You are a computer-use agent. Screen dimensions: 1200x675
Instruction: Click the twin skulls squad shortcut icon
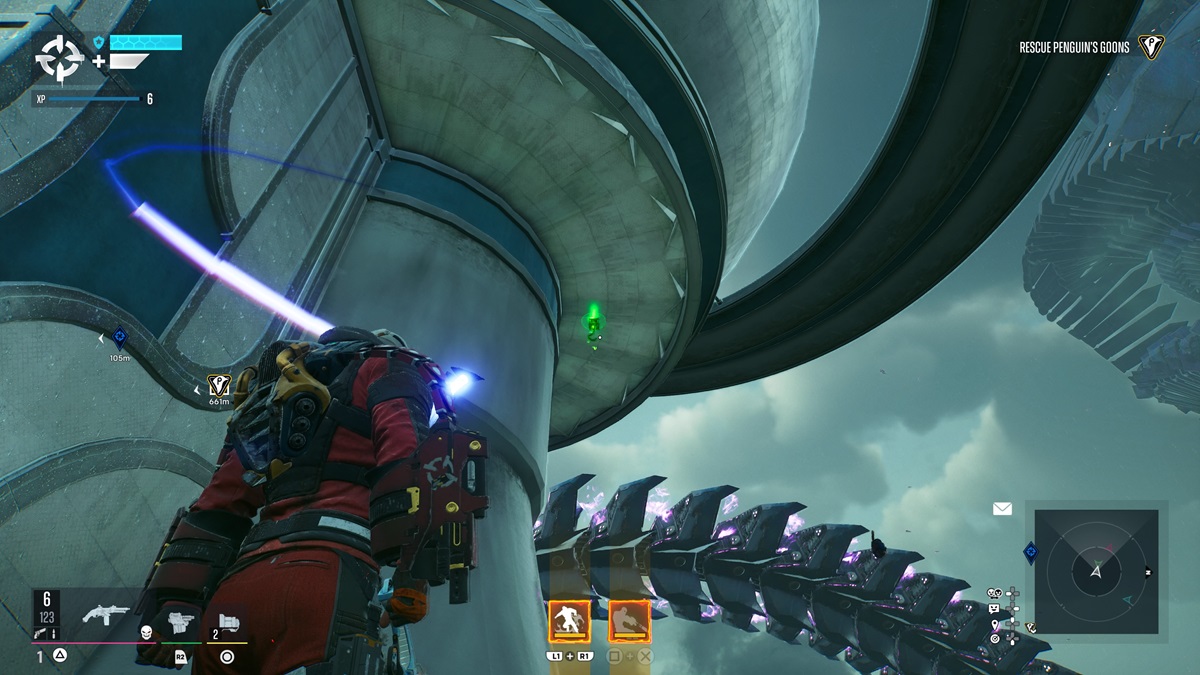[994, 593]
